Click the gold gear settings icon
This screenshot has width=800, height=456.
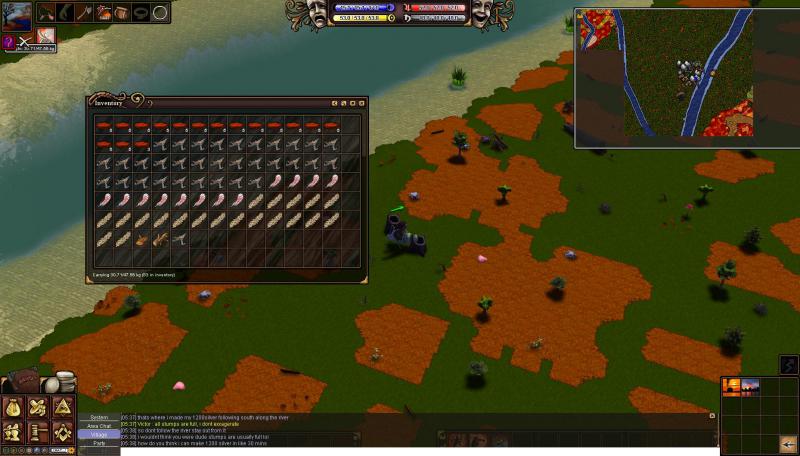point(70,451)
